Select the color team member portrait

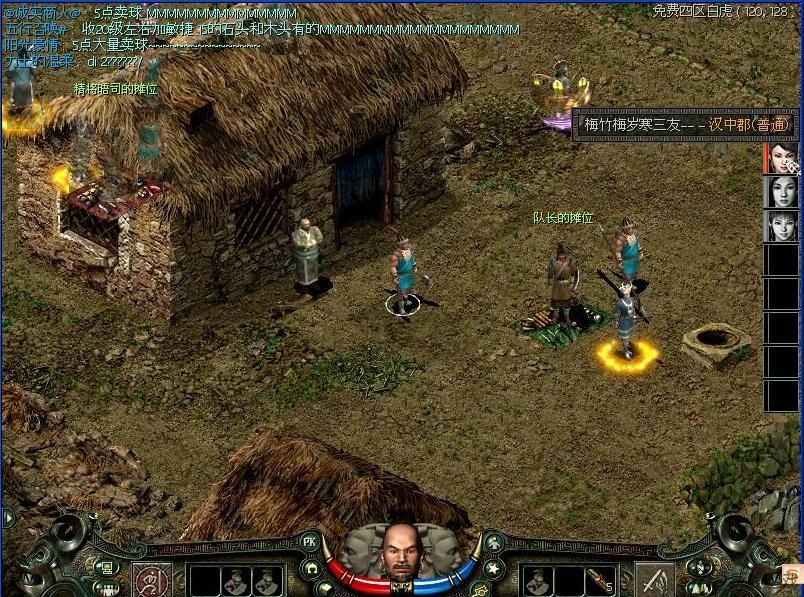pos(781,159)
